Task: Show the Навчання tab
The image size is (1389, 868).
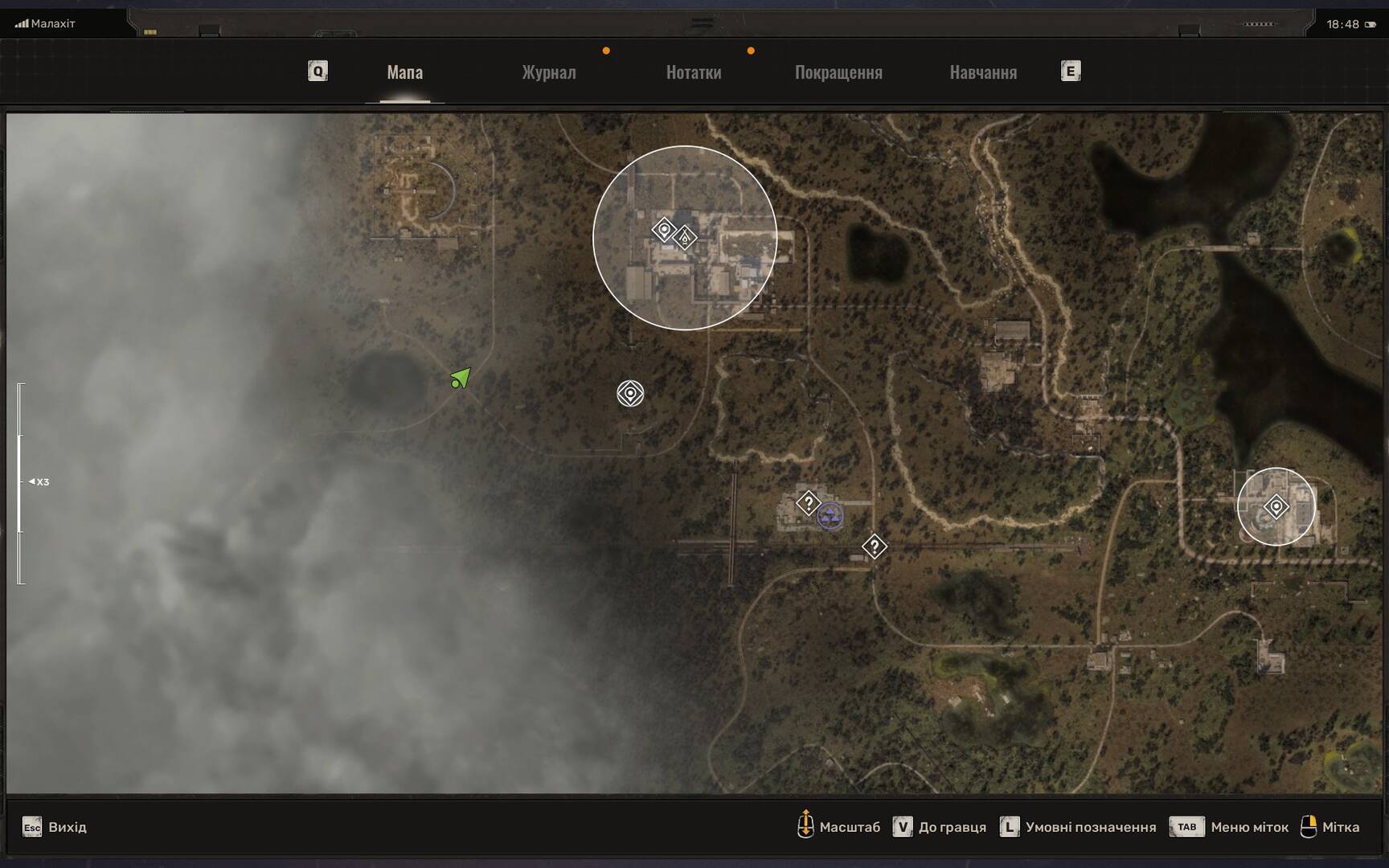Action: pyautogui.click(x=983, y=72)
